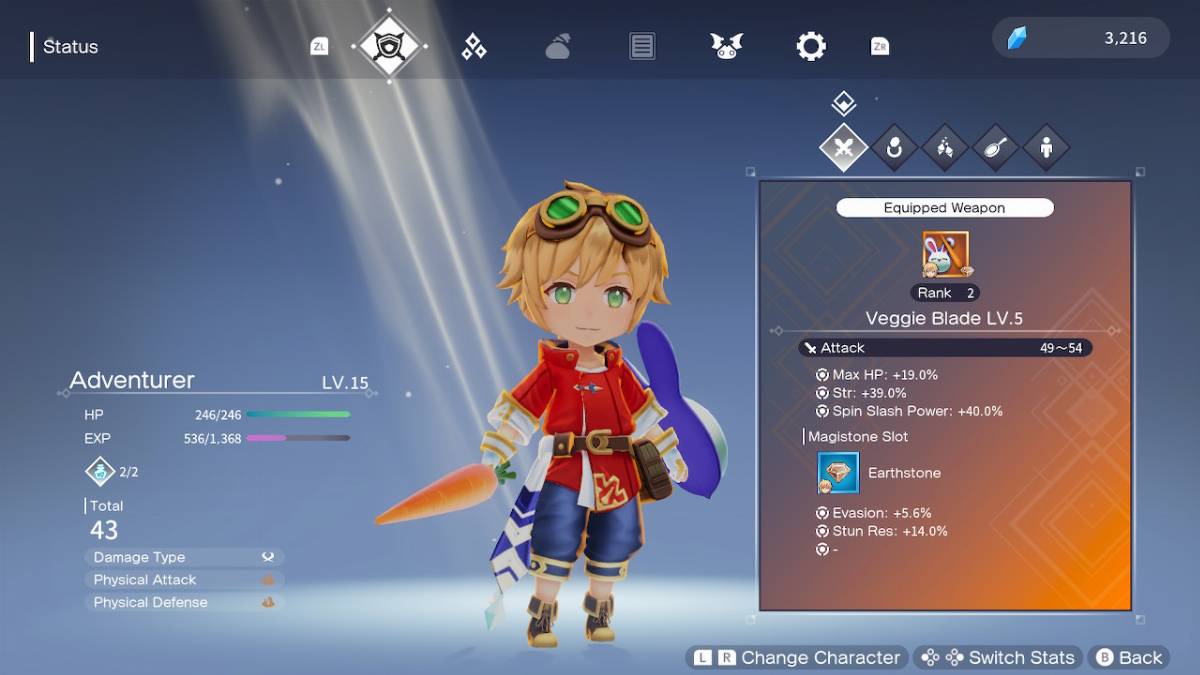Select the crossed swords weapon sub-tab
This screenshot has height=675, width=1200.
[844, 149]
